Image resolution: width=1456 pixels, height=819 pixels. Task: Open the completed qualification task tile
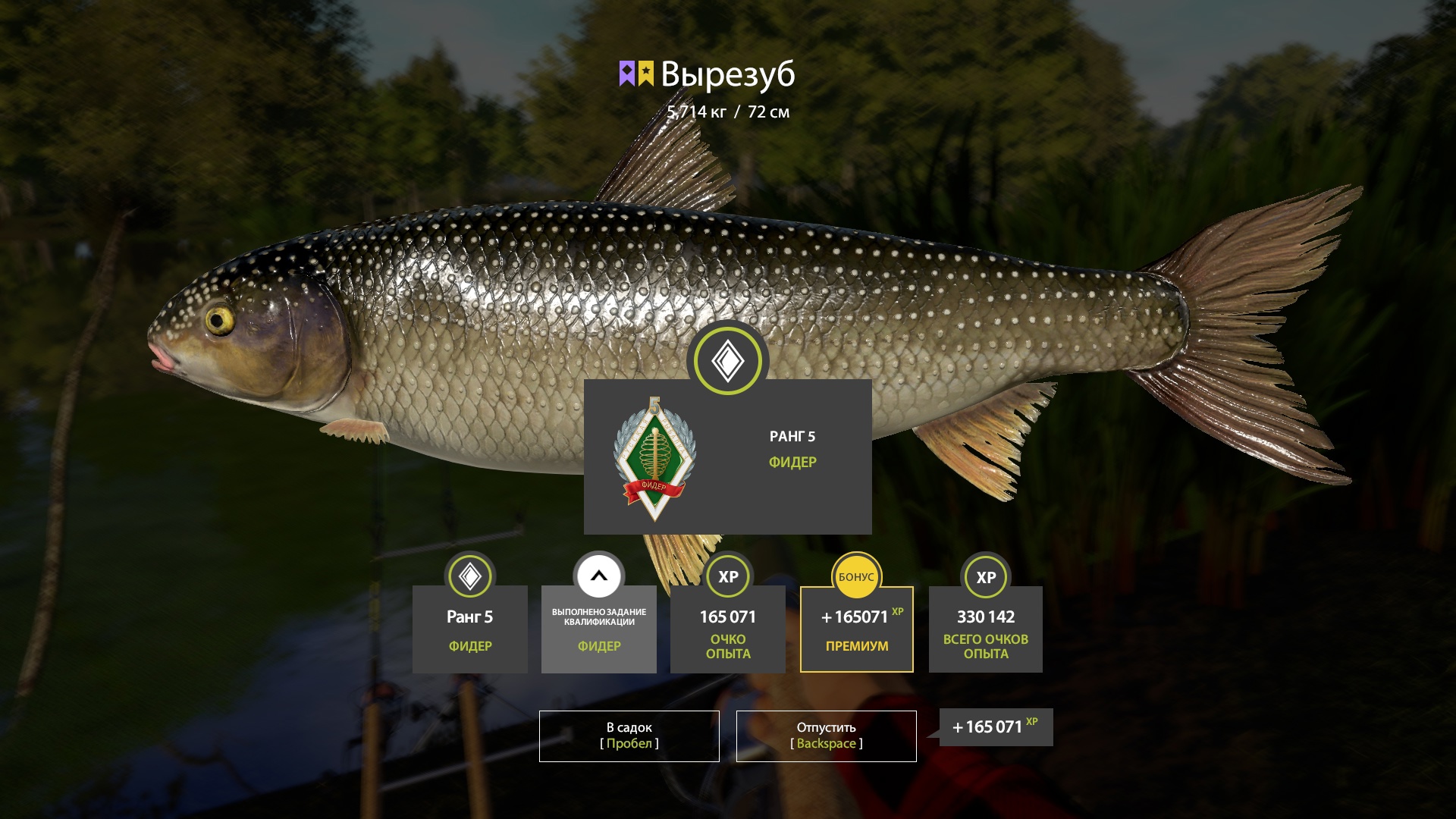tap(599, 629)
